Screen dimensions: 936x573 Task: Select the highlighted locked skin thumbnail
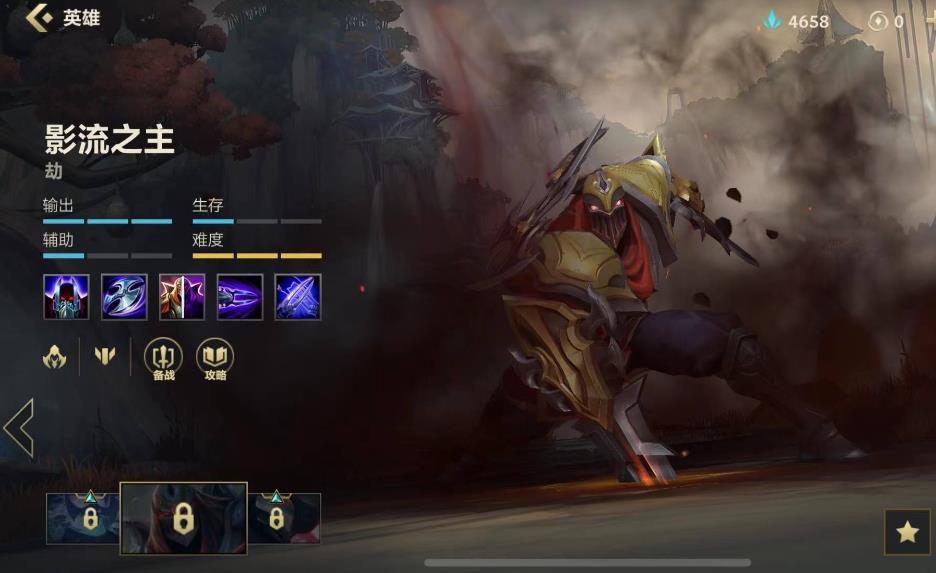pyautogui.click(x=183, y=518)
